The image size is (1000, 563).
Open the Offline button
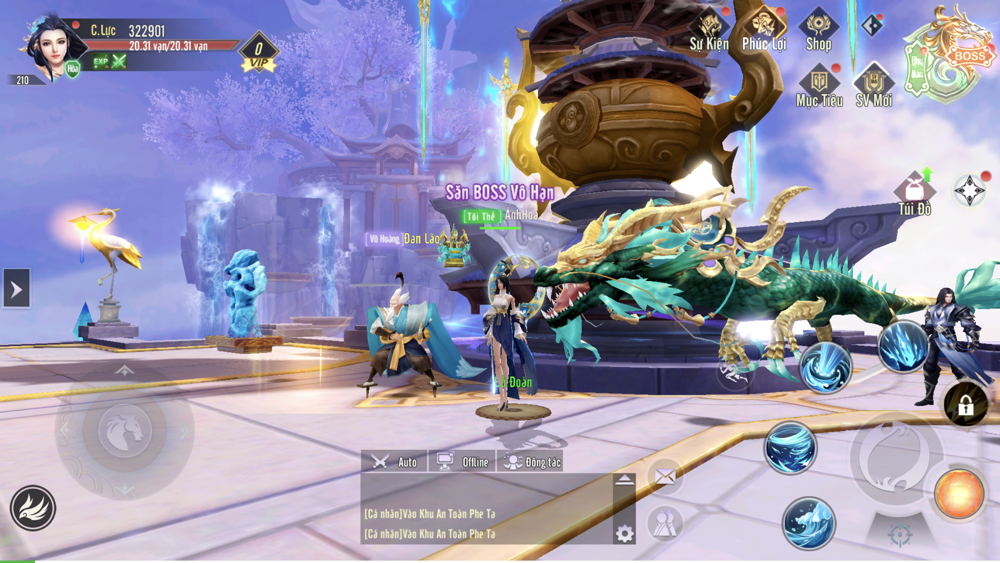[463, 461]
